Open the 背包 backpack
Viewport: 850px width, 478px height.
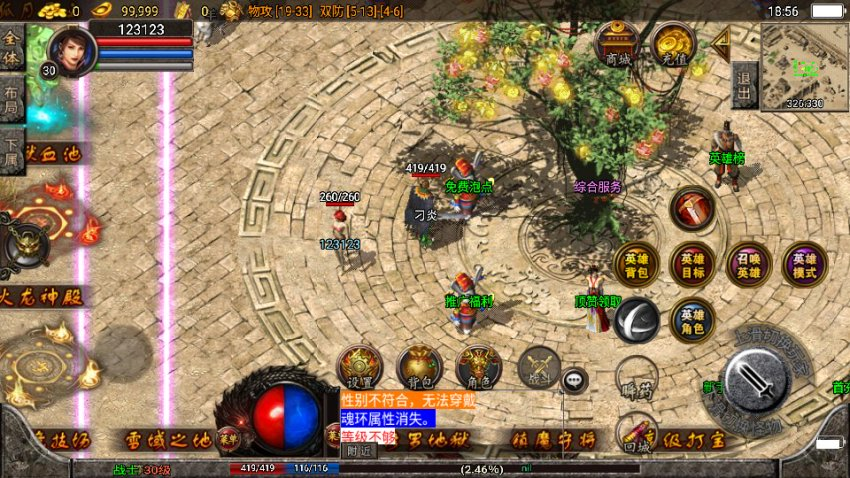419,367
